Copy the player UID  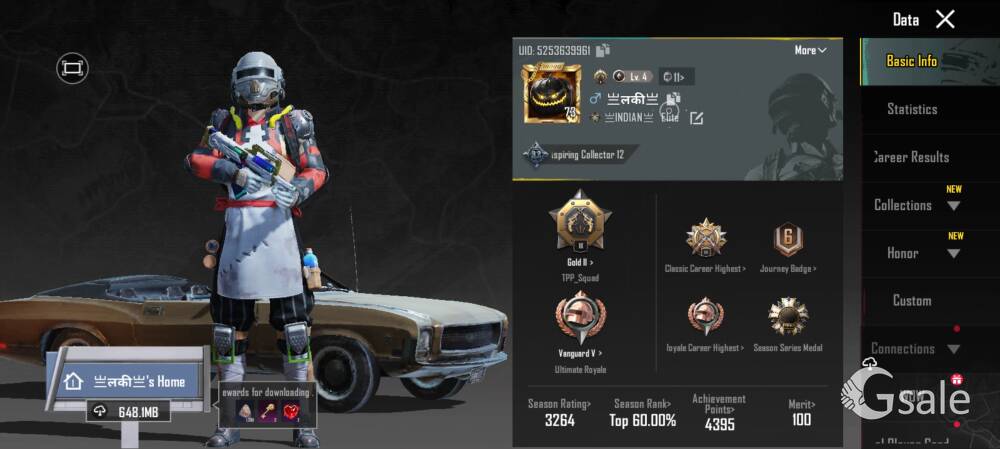coord(603,50)
